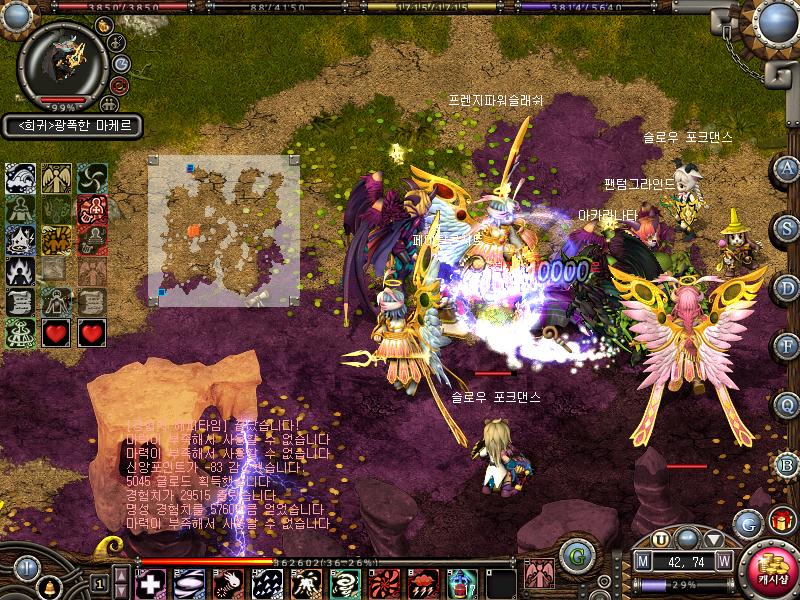Open the red gift box icon

pyautogui.click(x=779, y=521)
